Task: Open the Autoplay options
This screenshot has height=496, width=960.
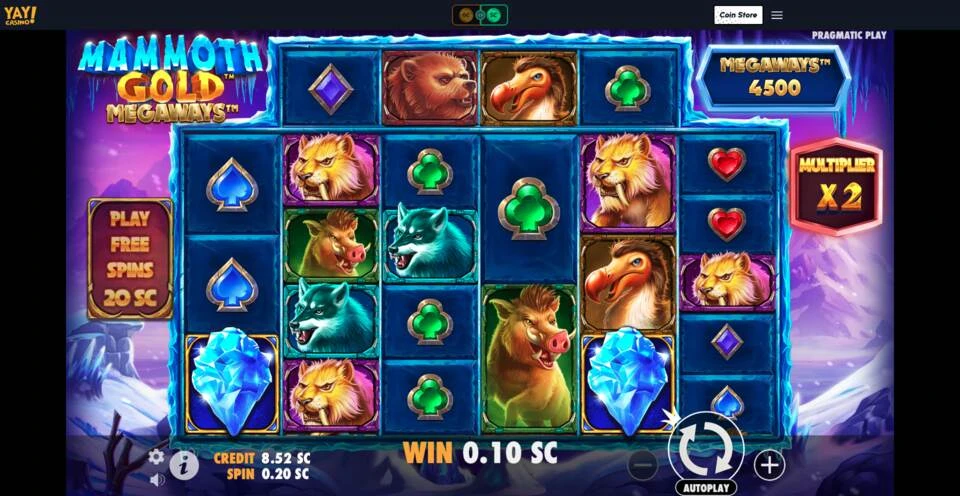Action: click(705, 488)
